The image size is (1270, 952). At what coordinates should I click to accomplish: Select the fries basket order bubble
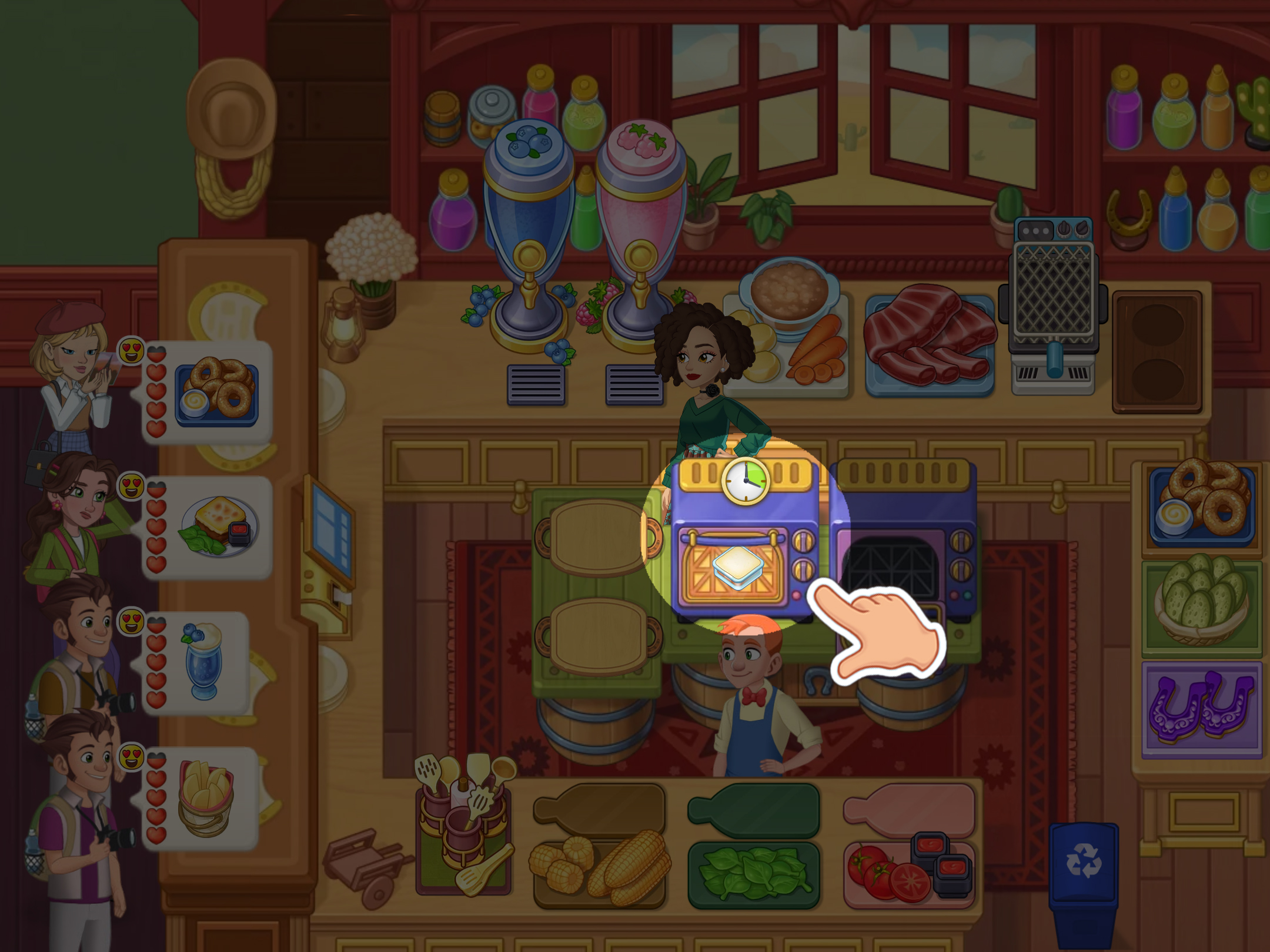coord(206,797)
